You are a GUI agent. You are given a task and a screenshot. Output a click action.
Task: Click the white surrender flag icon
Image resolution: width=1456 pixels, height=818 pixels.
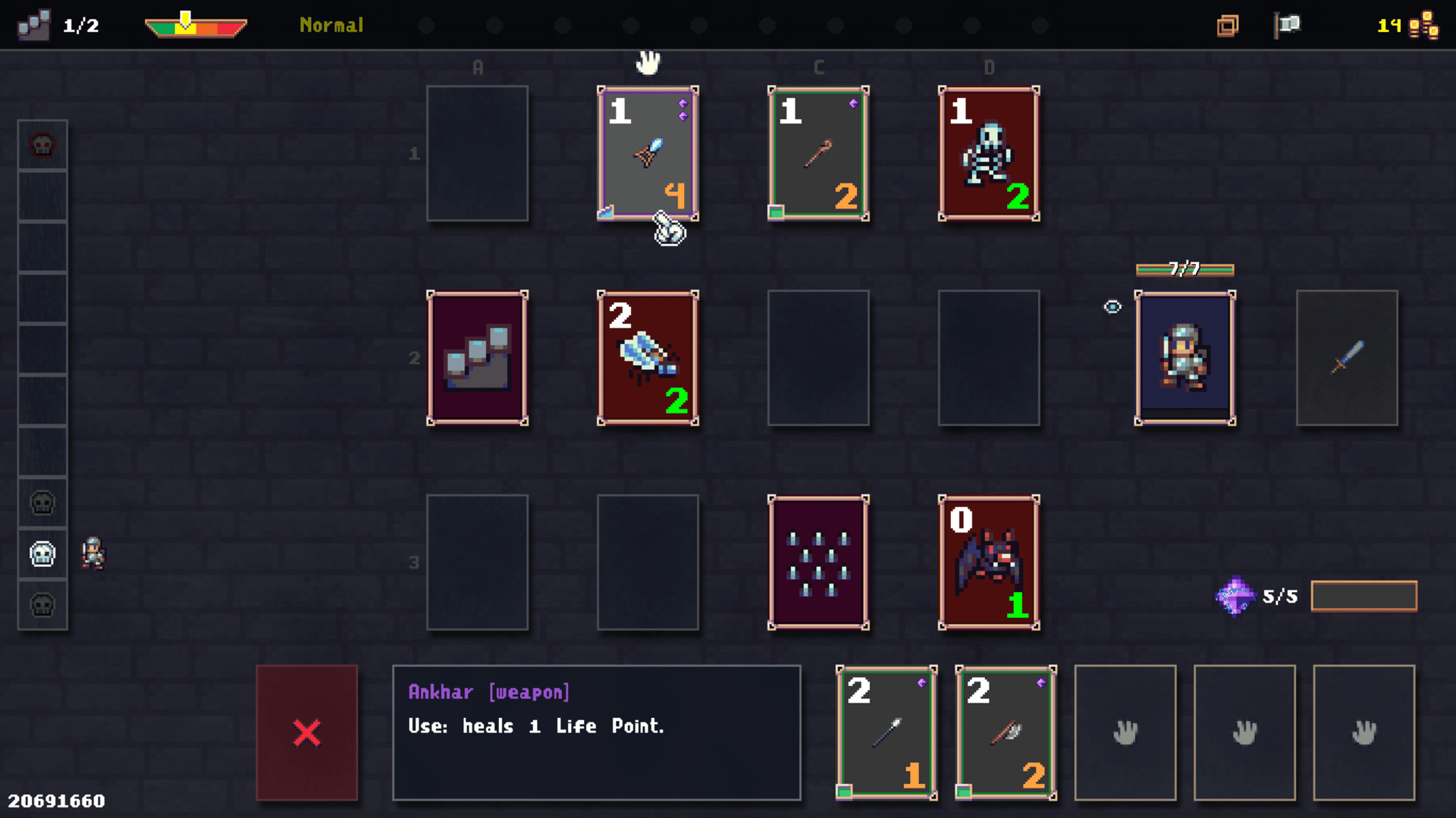click(1288, 25)
